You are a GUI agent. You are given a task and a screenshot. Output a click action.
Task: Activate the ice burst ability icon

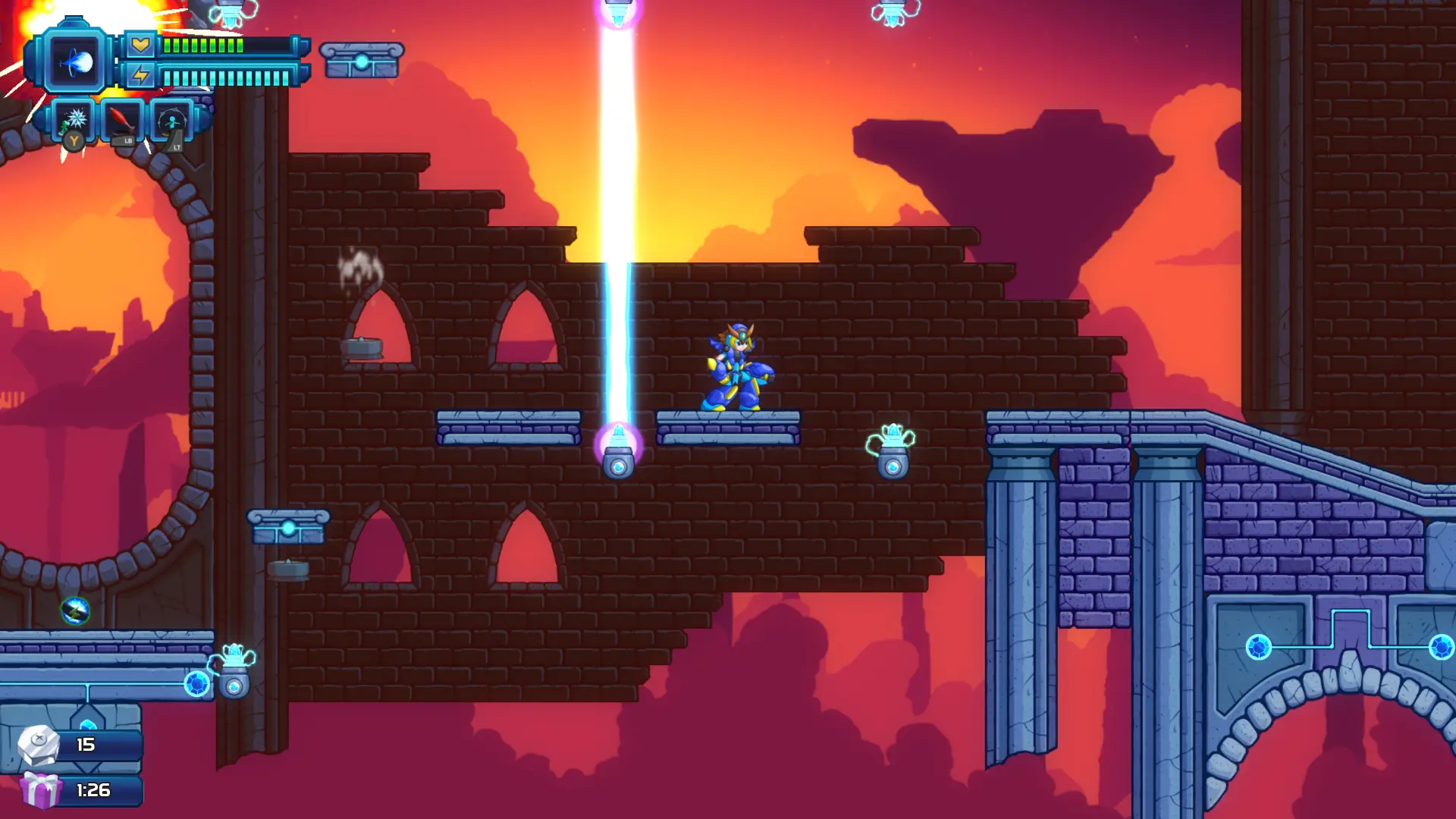coord(76,120)
